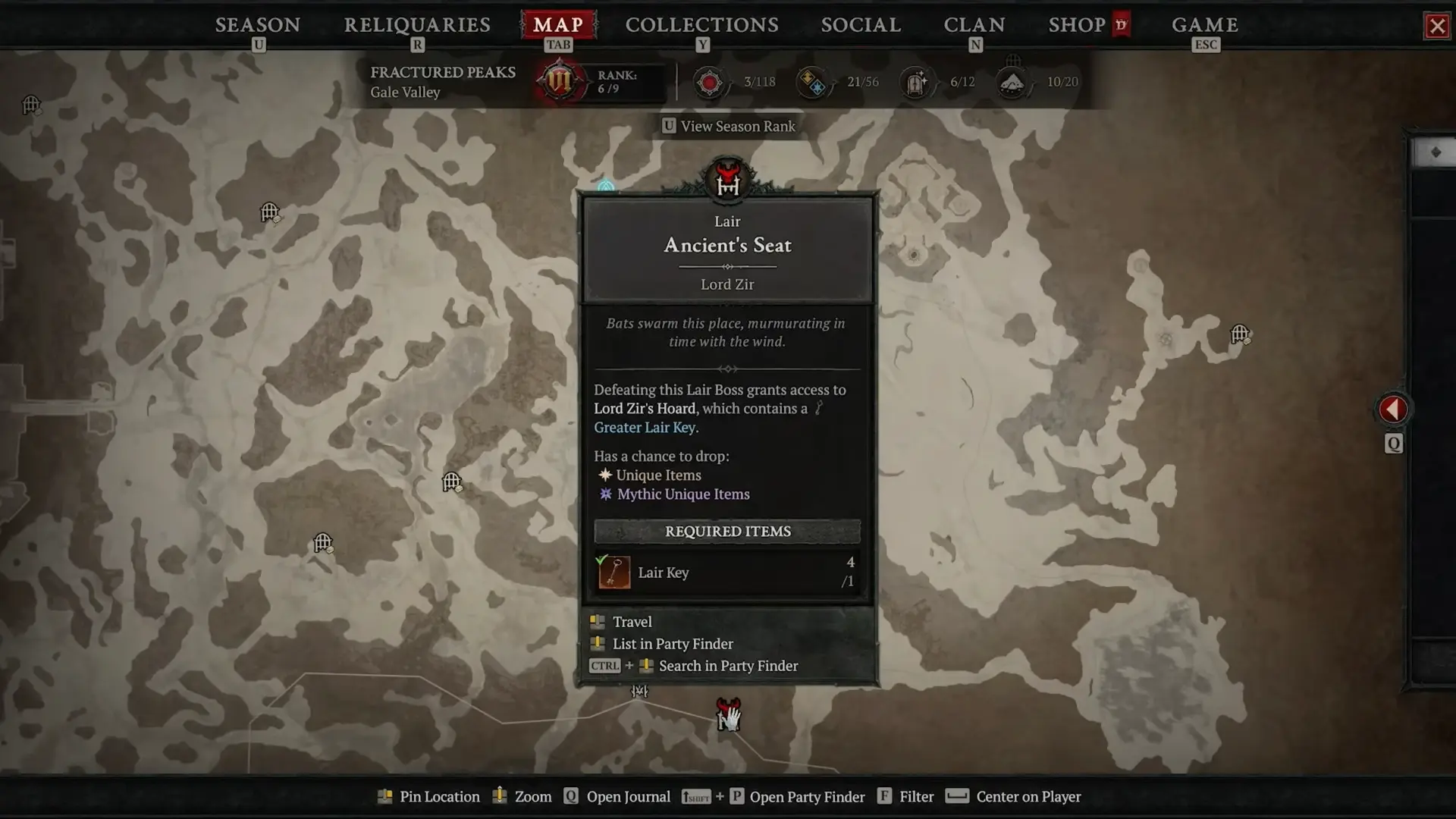Open the Season tab
This screenshot has height=819, width=1456.
pos(258,25)
